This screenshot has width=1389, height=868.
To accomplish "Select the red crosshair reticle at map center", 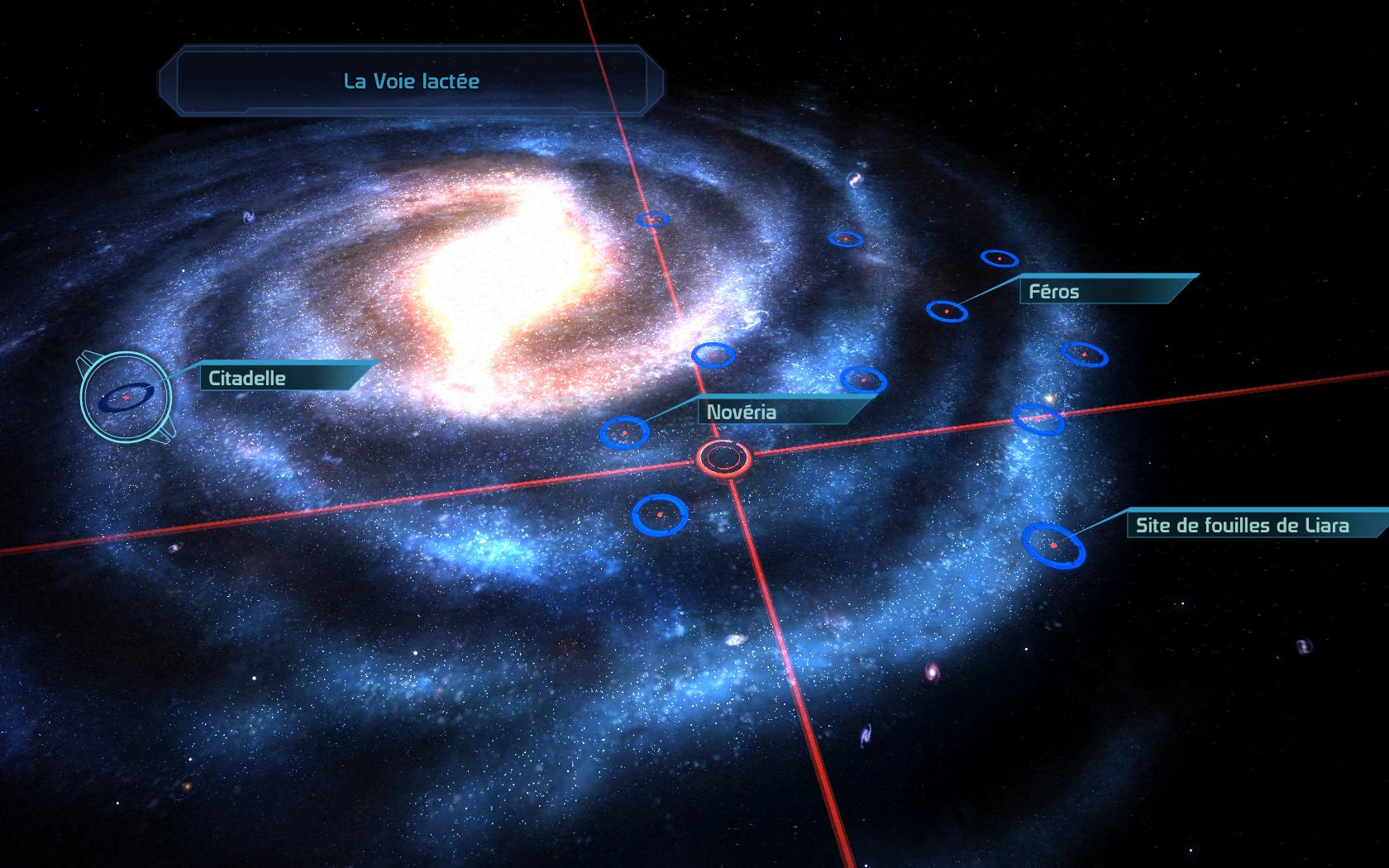I will (x=725, y=459).
